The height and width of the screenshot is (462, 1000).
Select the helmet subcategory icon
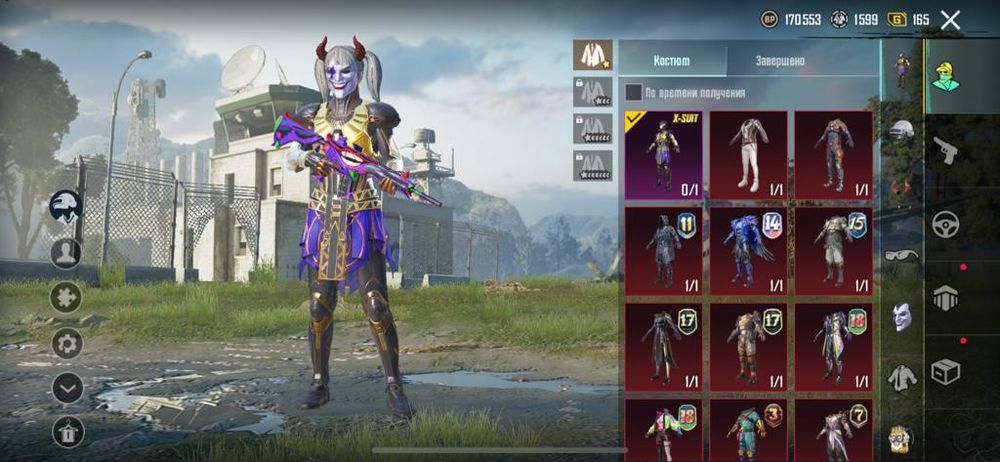(x=902, y=130)
